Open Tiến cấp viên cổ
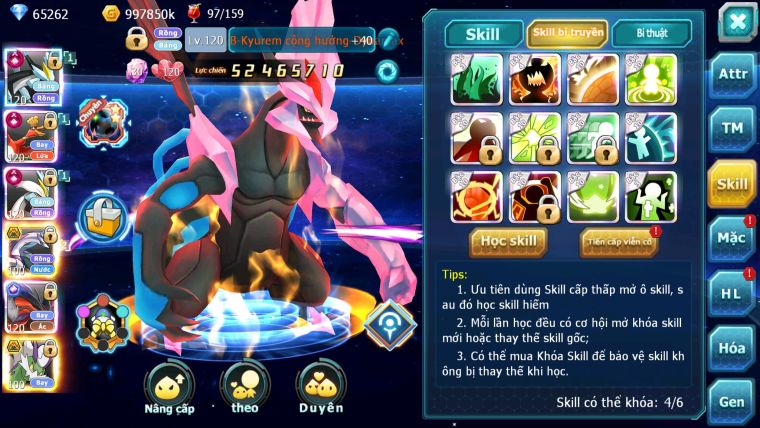The height and width of the screenshot is (428, 760). (x=619, y=241)
